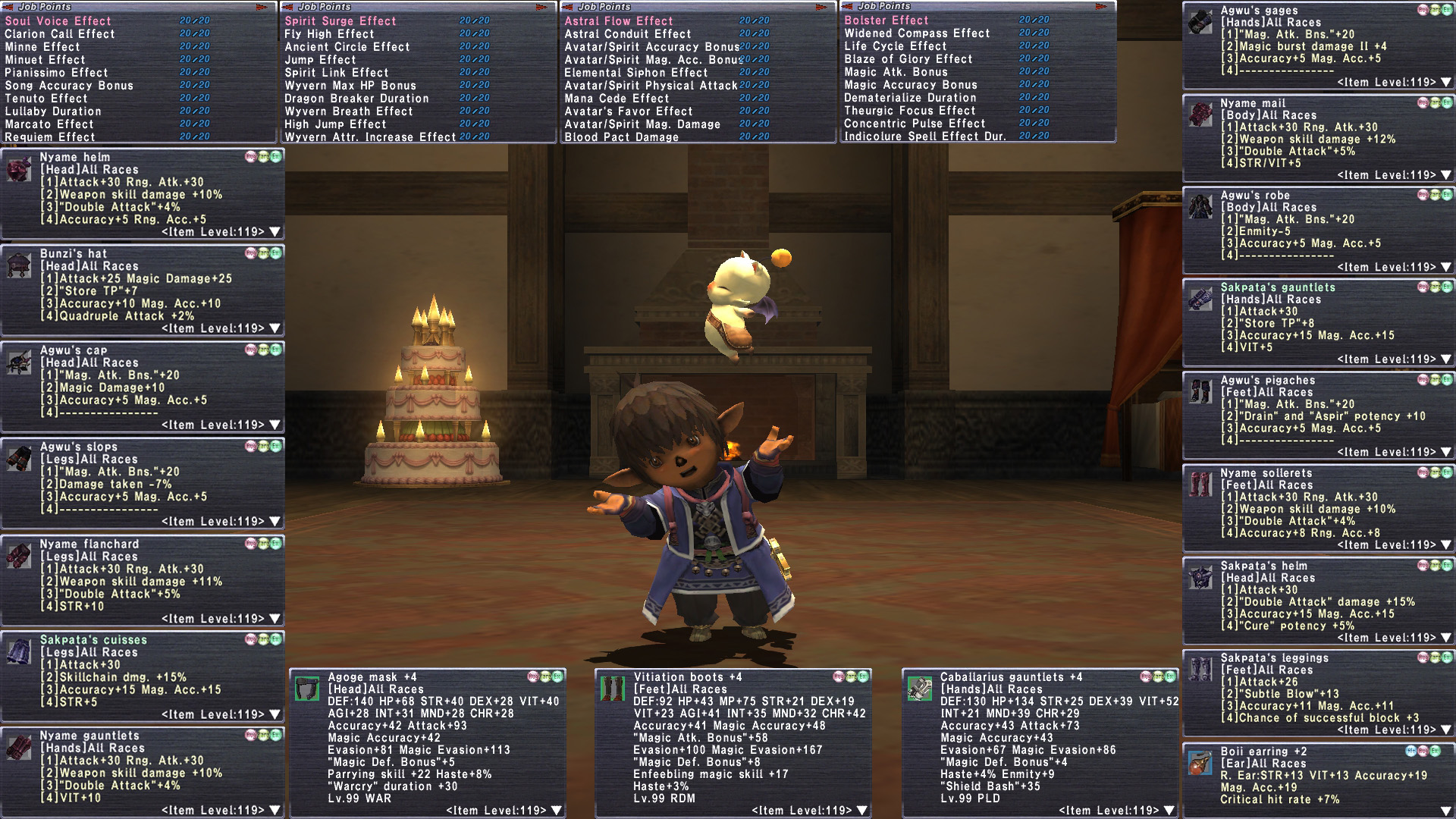Select the Vitiation boots +4 icon
The image size is (1456, 819).
coord(613,689)
